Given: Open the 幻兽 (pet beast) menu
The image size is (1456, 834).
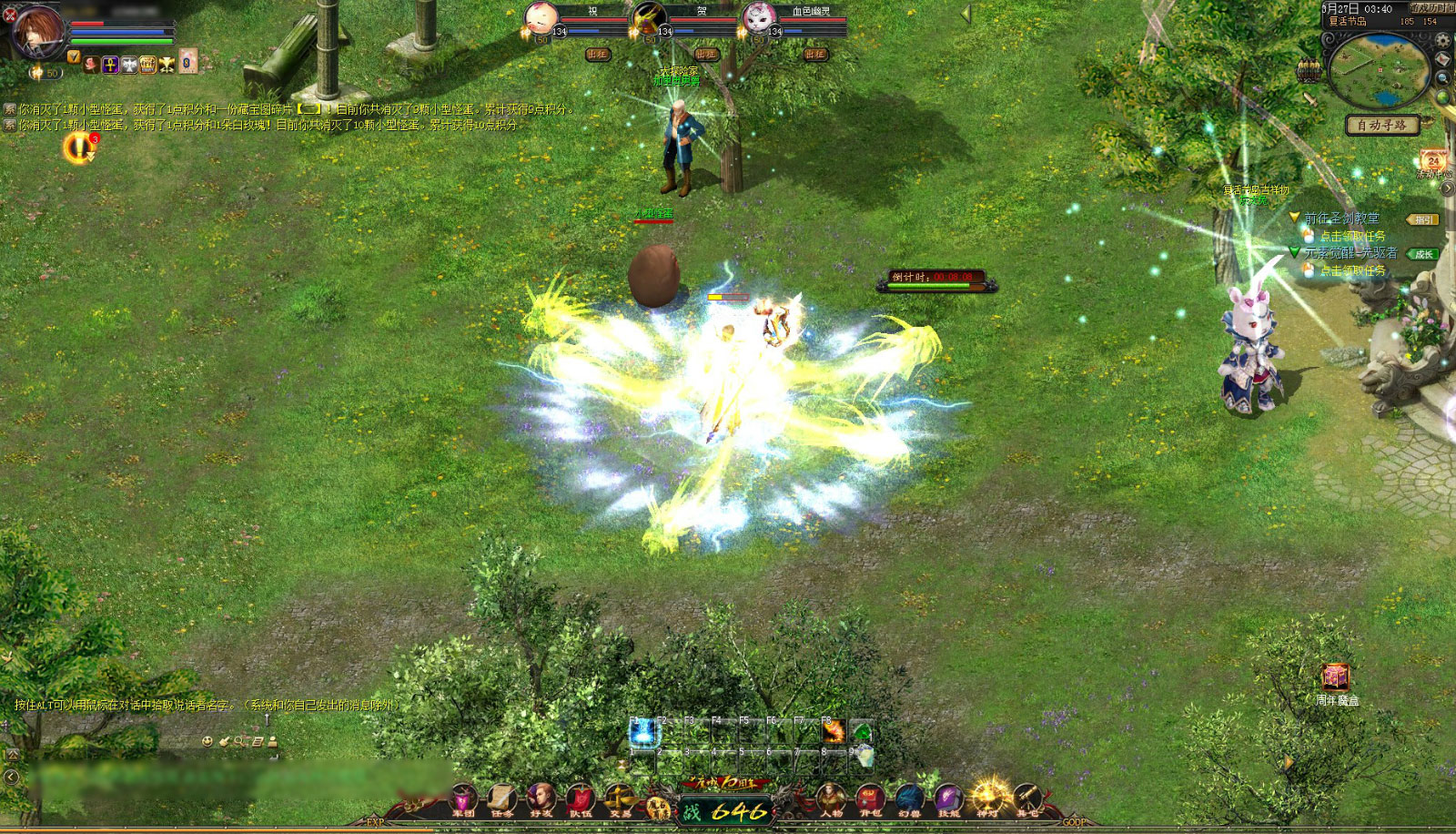Looking at the screenshot, I should pos(909,799).
